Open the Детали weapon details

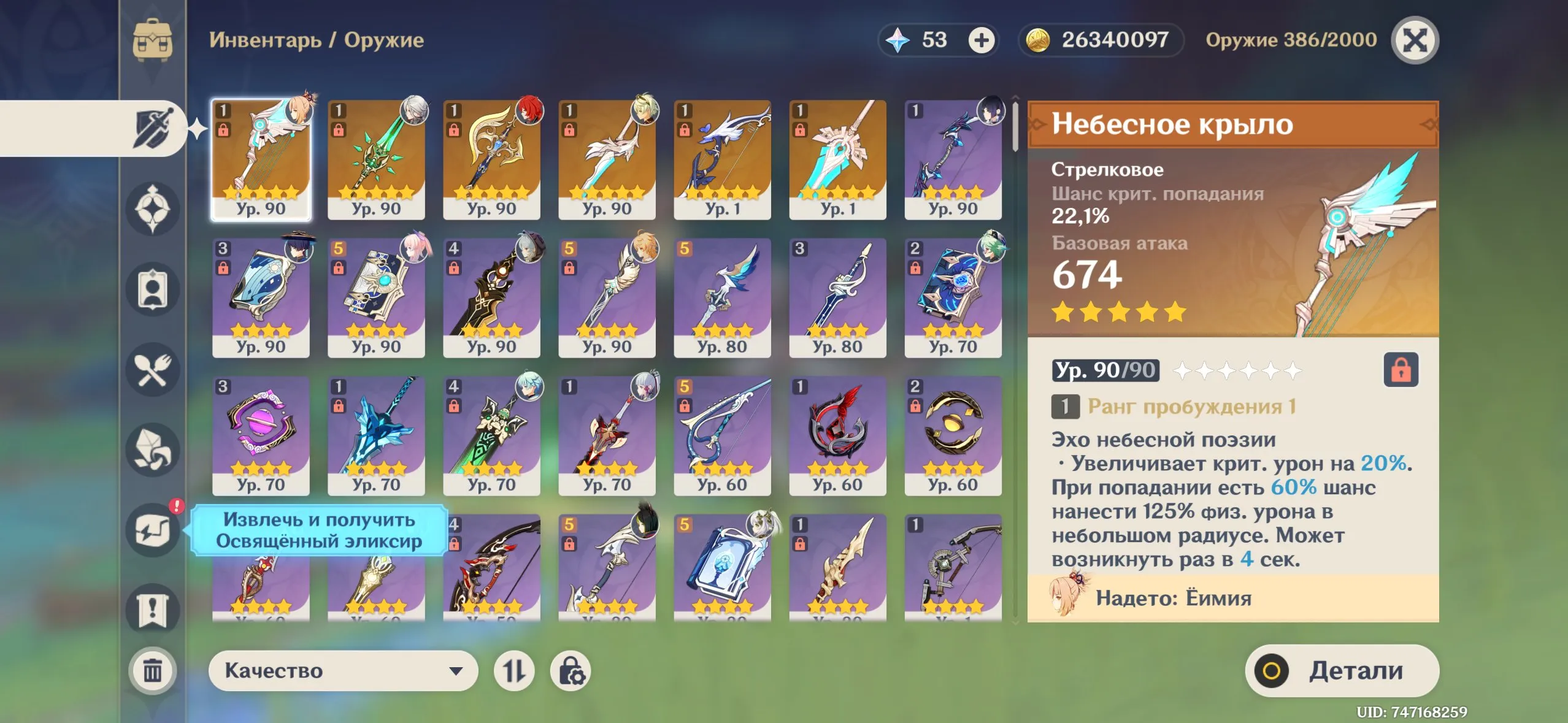(x=1342, y=670)
